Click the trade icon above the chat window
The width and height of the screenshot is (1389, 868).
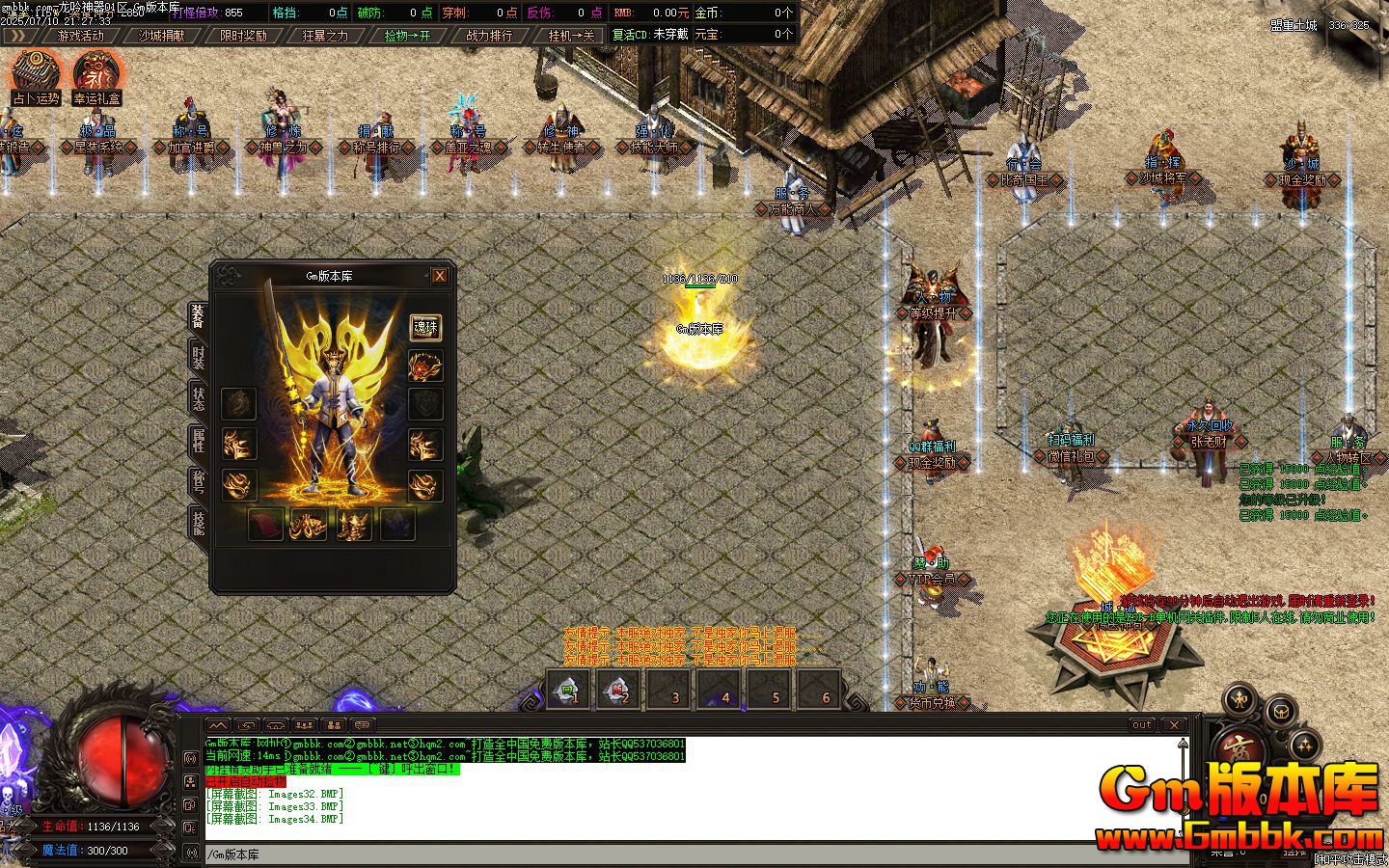(x=245, y=726)
